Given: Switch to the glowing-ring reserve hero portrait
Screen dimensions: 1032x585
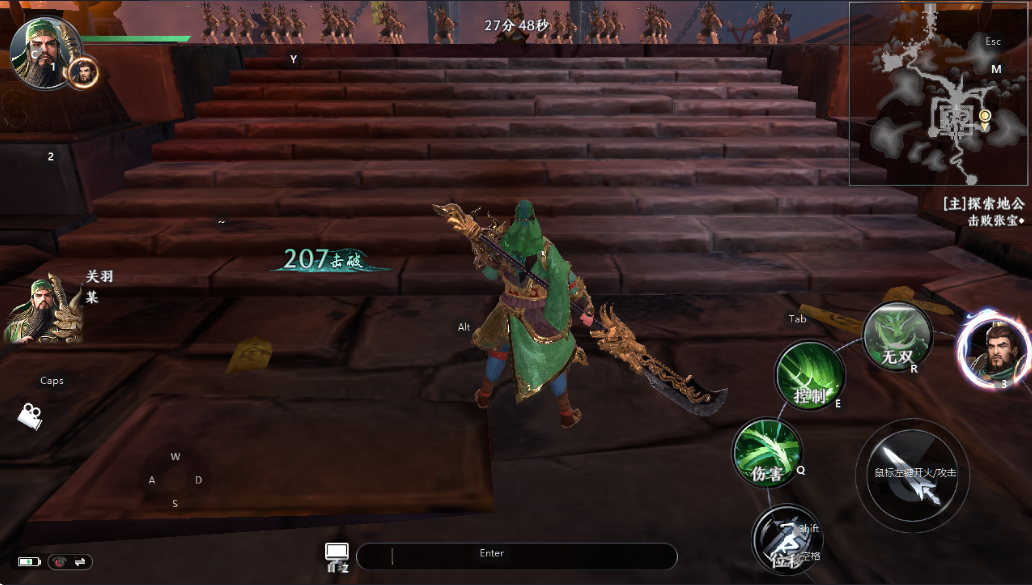Looking at the screenshot, I should (x=994, y=350).
